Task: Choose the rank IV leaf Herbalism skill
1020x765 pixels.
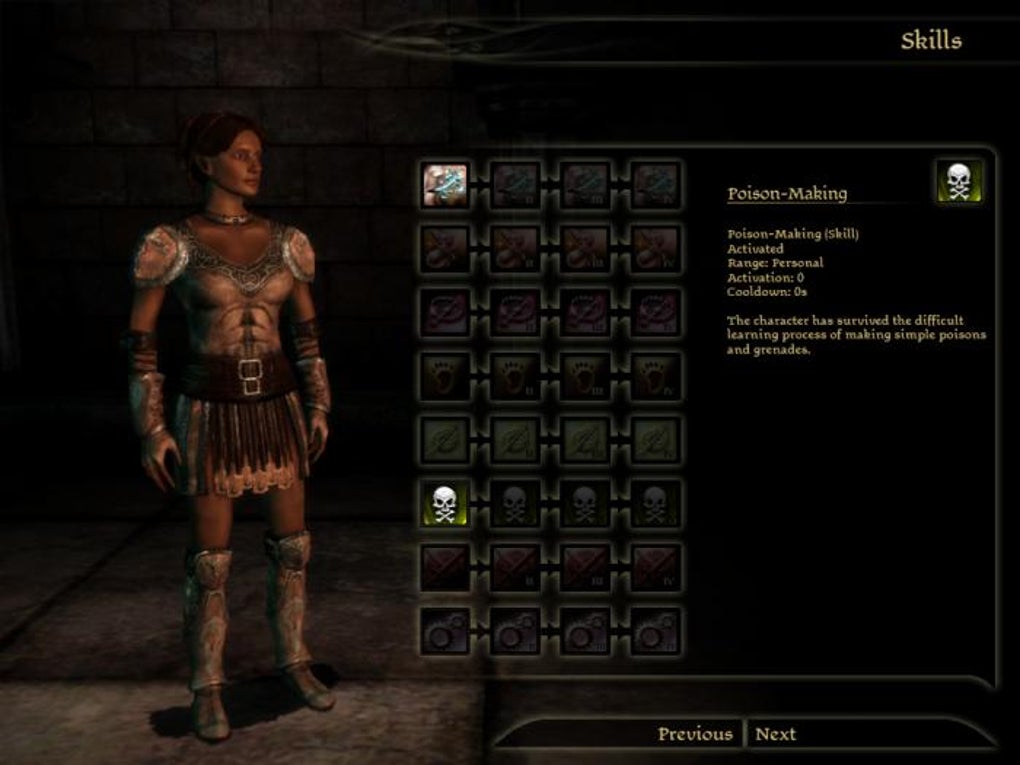Action: click(655, 440)
